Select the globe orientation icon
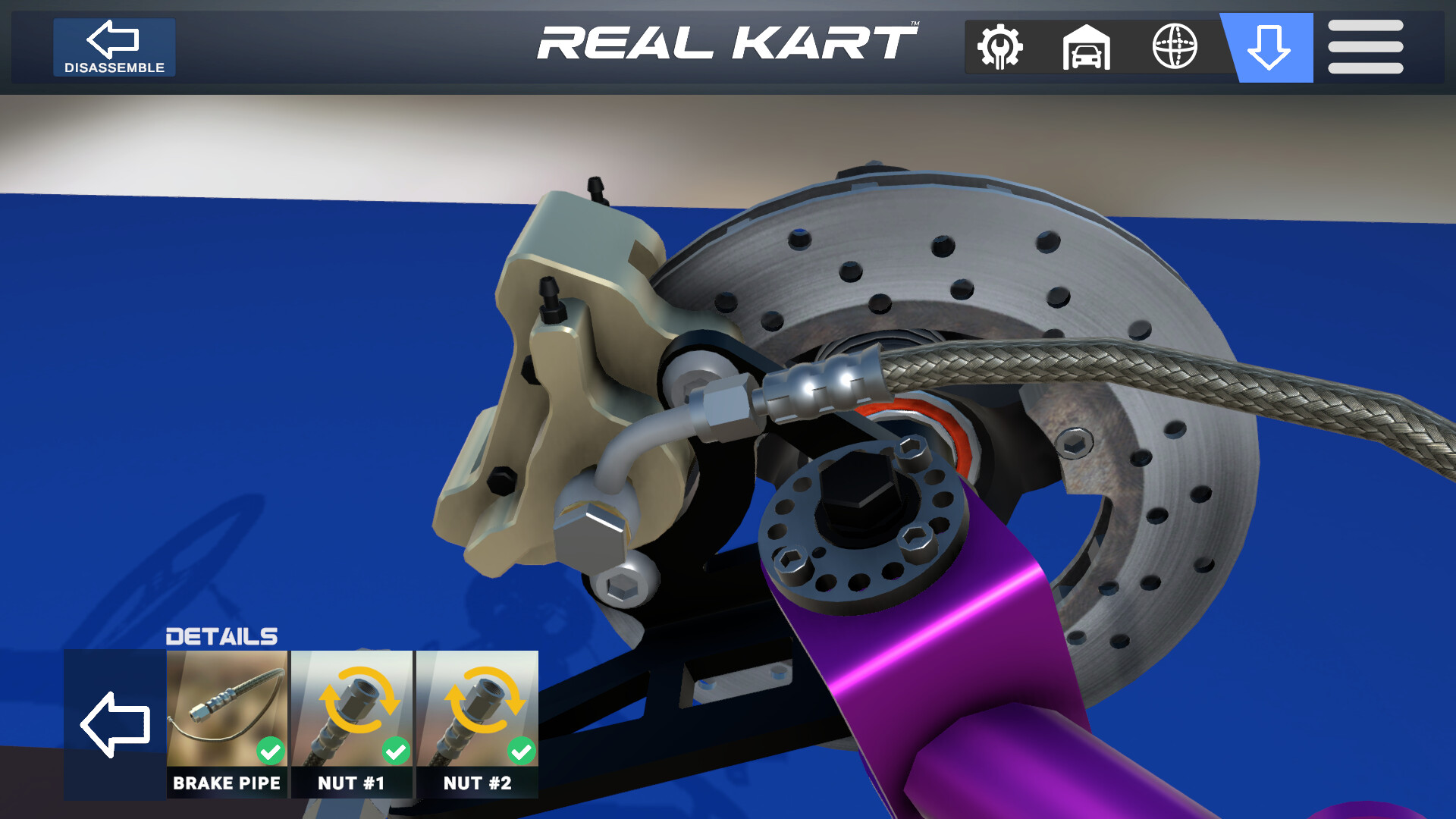This screenshot has height=819, width=1456. 1176,47
